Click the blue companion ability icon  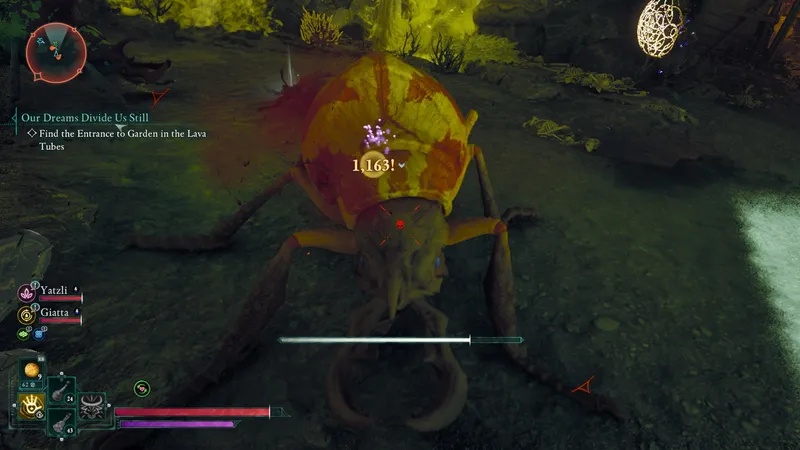click(40, 334)
